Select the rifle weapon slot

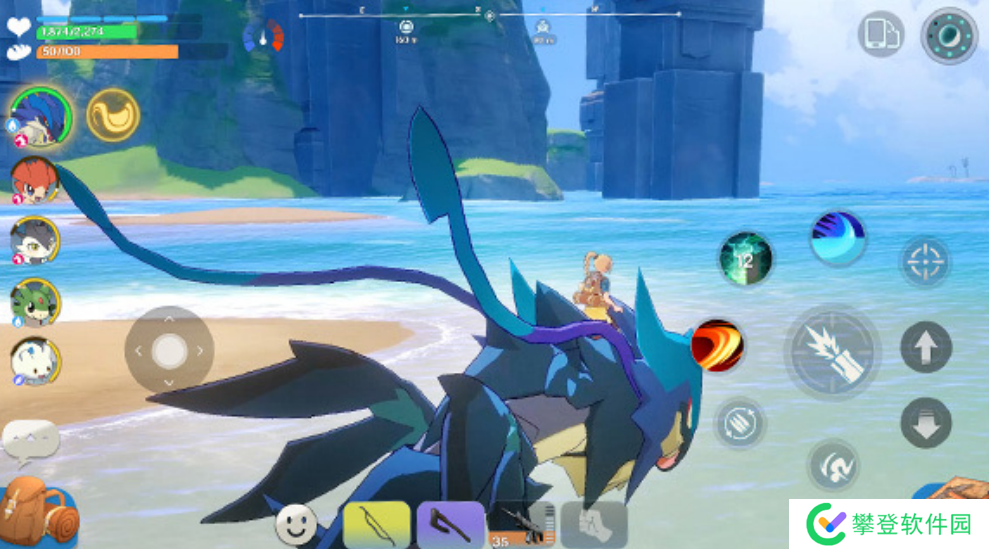[520, 525]
